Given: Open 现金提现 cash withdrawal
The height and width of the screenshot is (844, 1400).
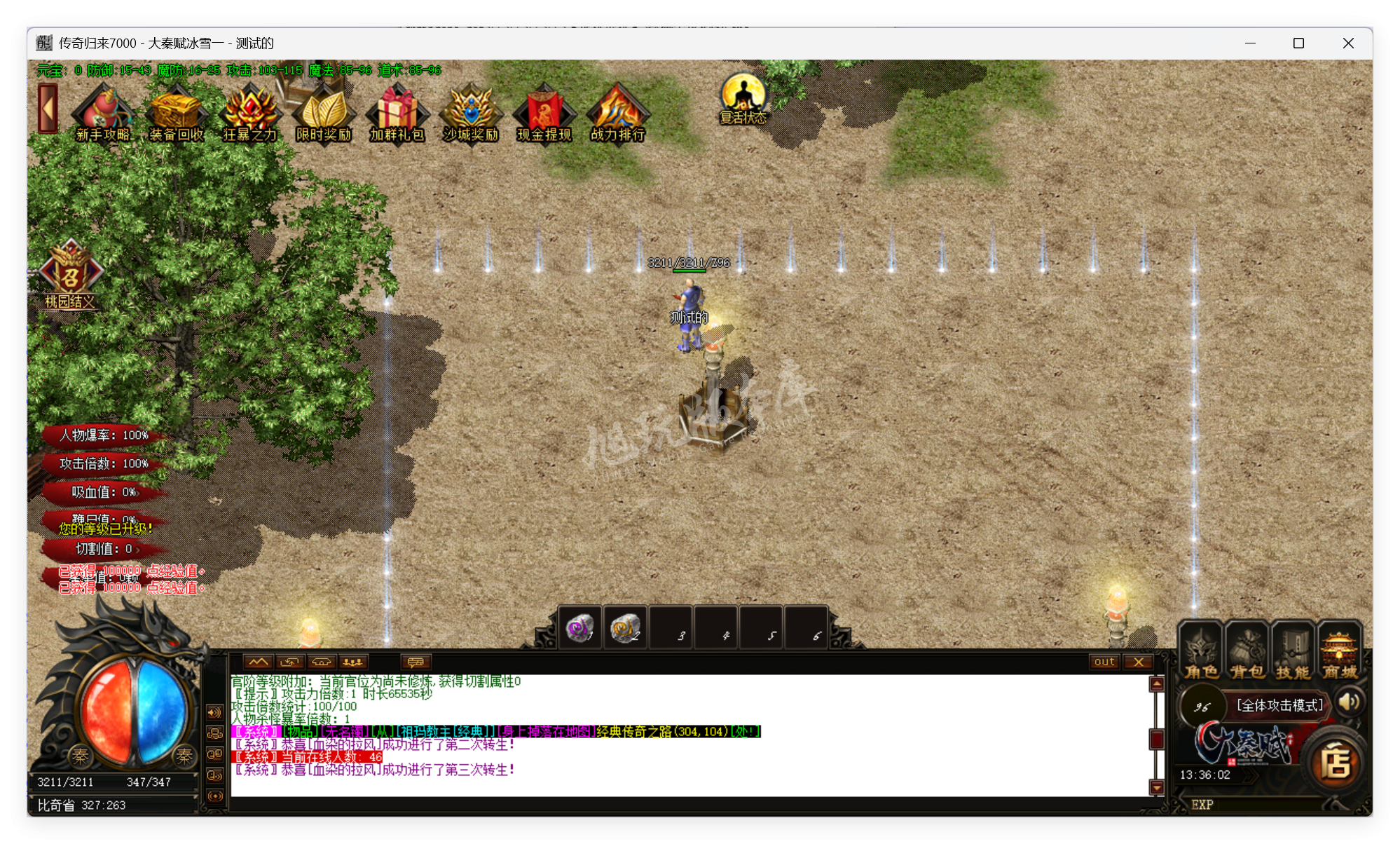Looking at the screenshot, I should (x=544, y=112).
